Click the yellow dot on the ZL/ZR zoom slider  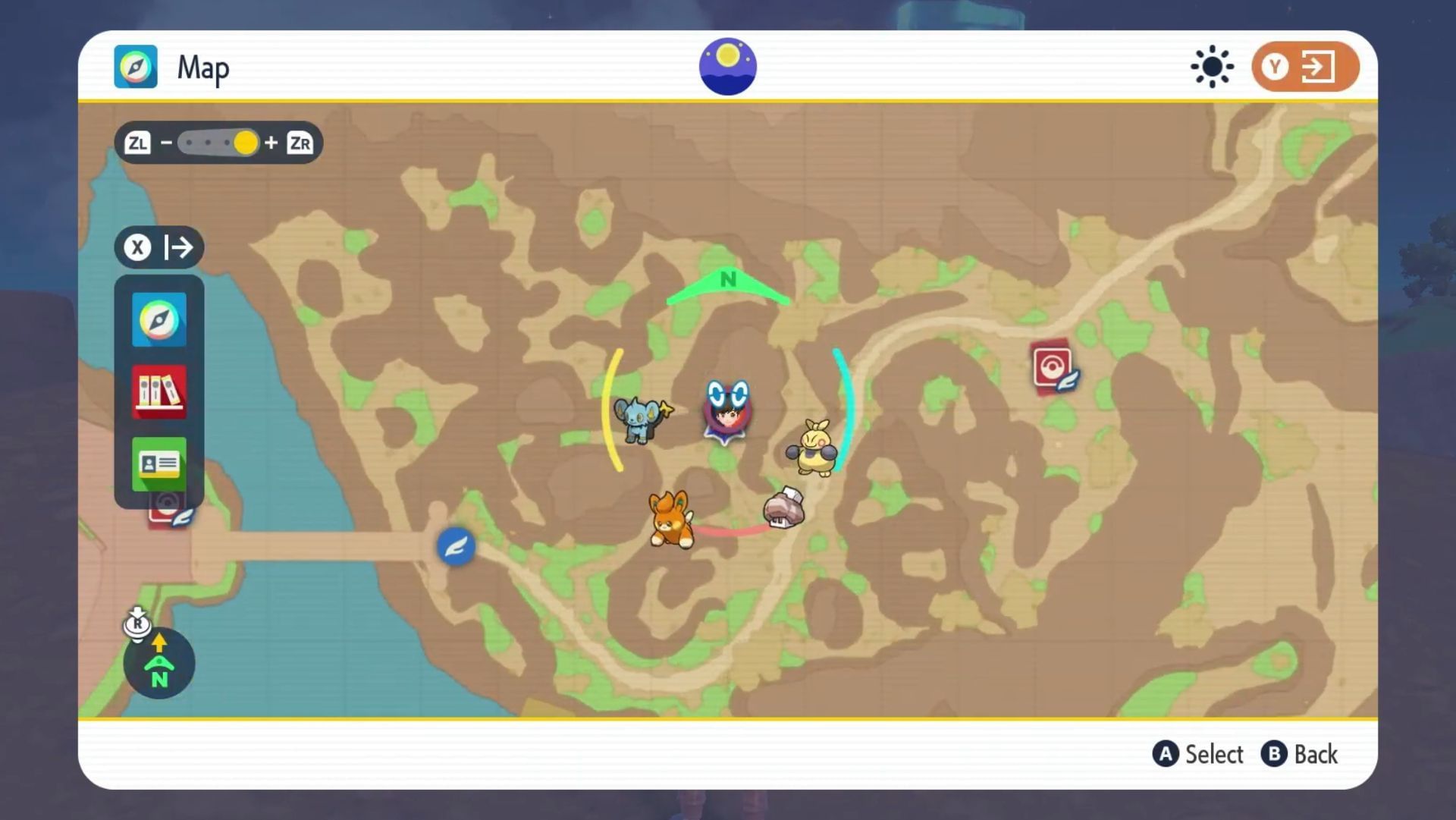245,143
